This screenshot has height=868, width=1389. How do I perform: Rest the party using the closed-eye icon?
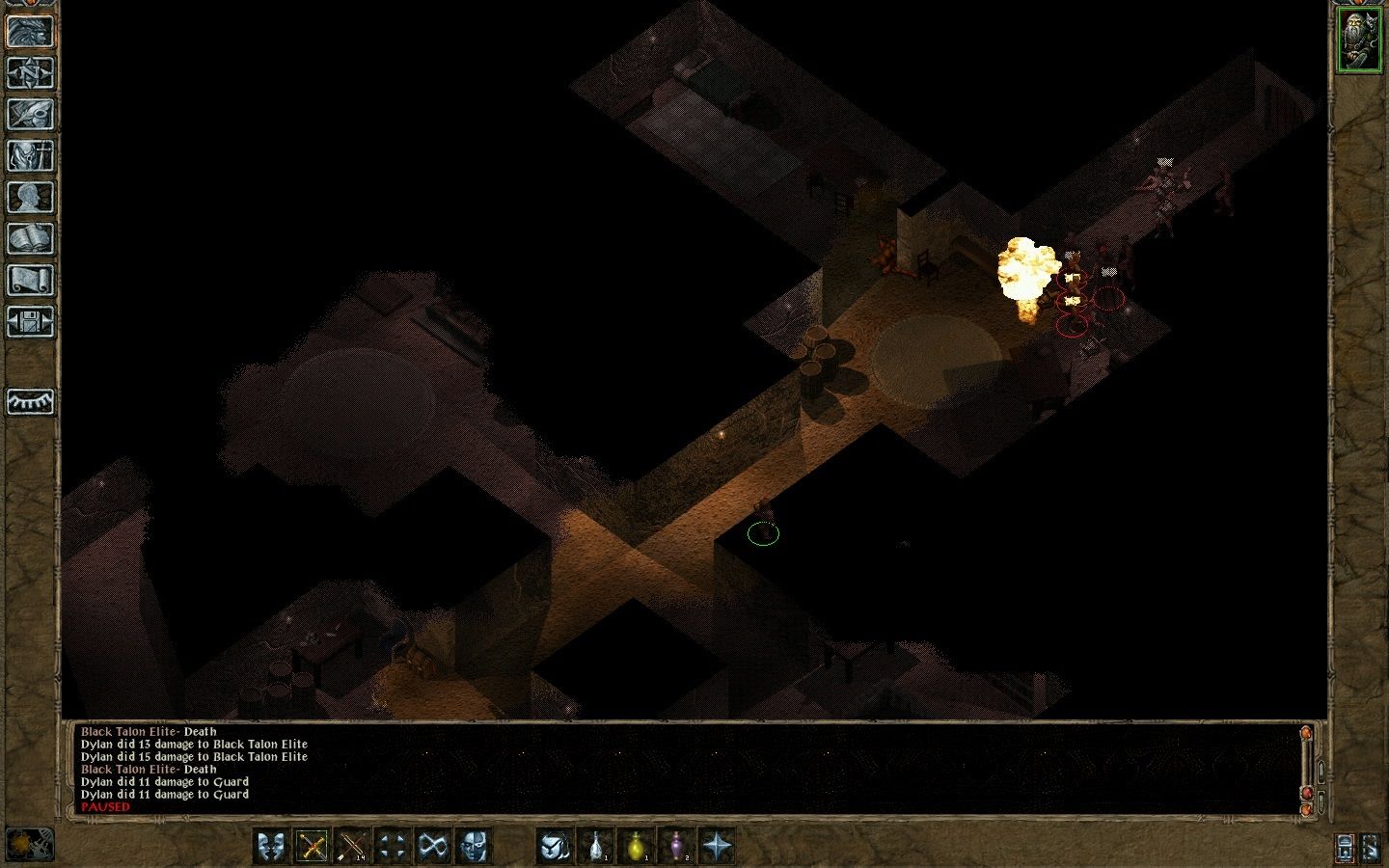tap(29, 403)
